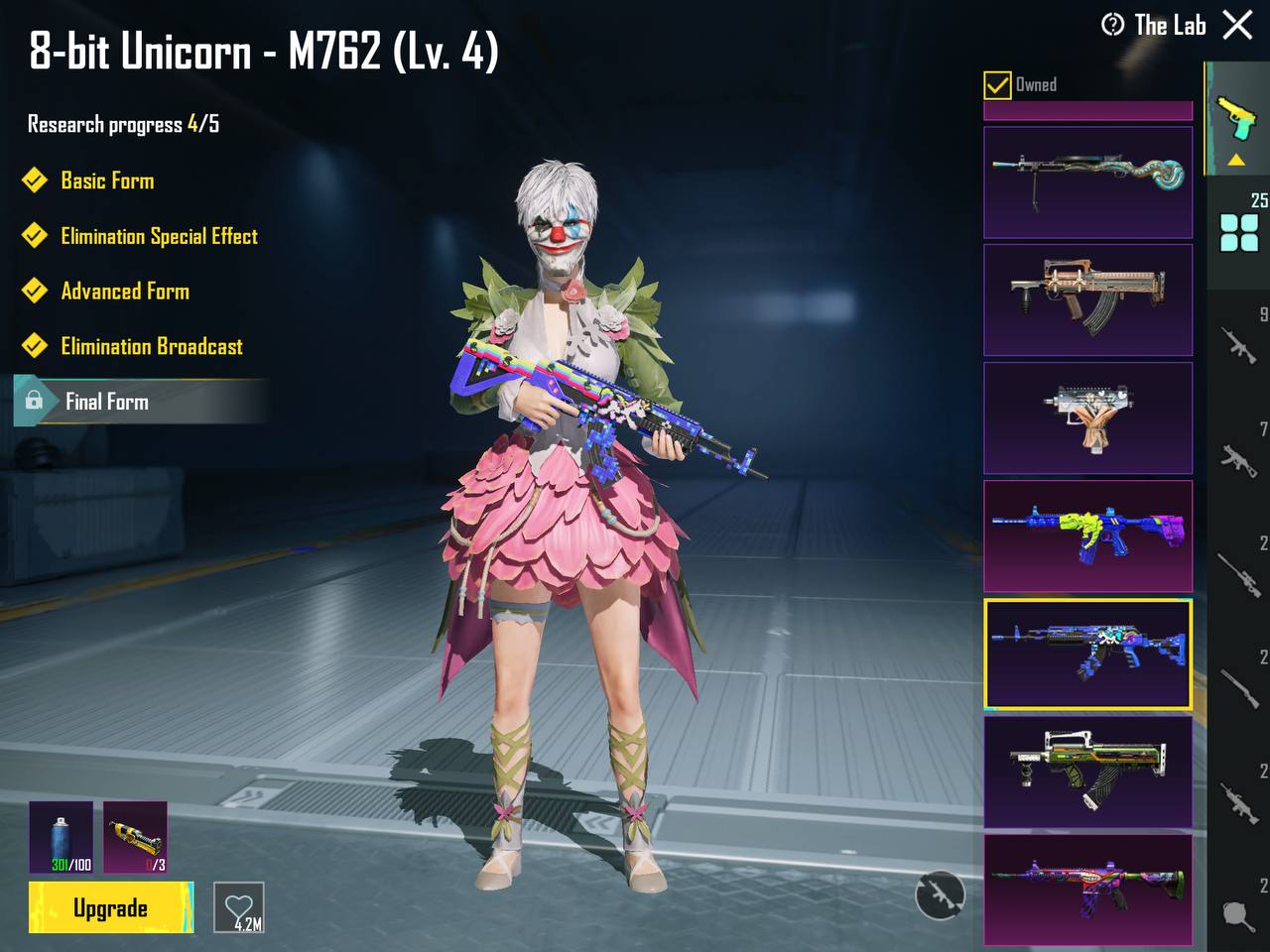
Task: Like this skin with the heart button
Action: (239, 907)
